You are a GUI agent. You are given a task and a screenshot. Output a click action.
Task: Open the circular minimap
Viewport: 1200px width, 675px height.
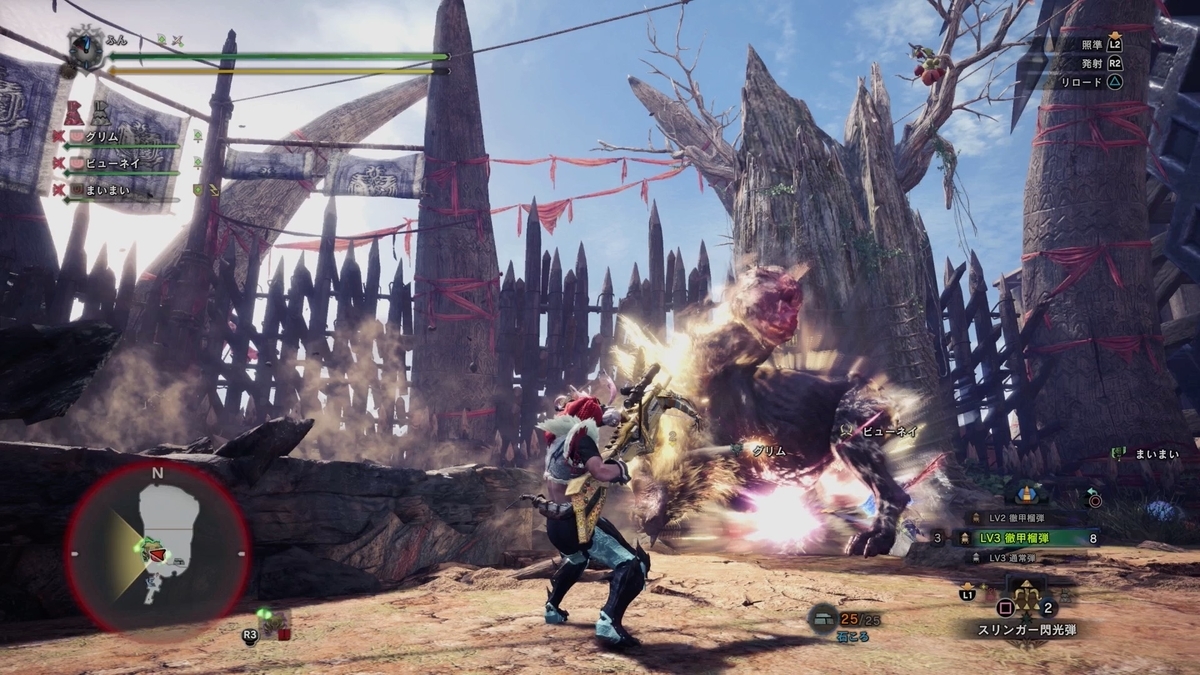click(x=157, y=545)
